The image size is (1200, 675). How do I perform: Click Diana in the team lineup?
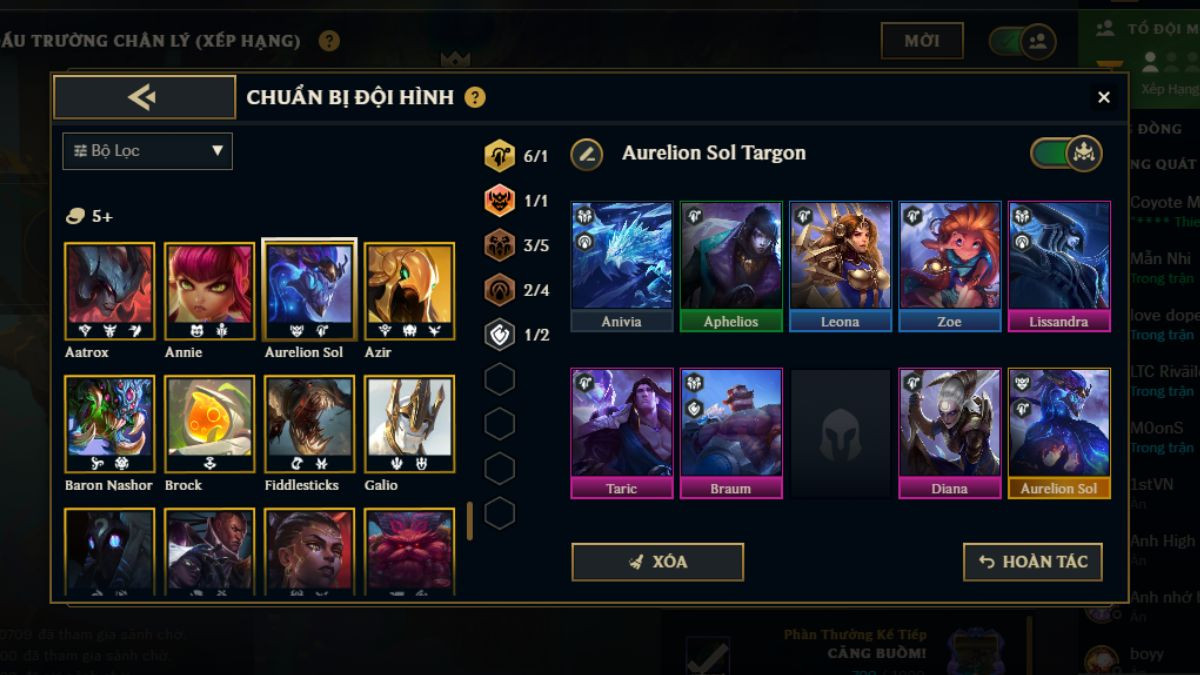tap(949, 432)
